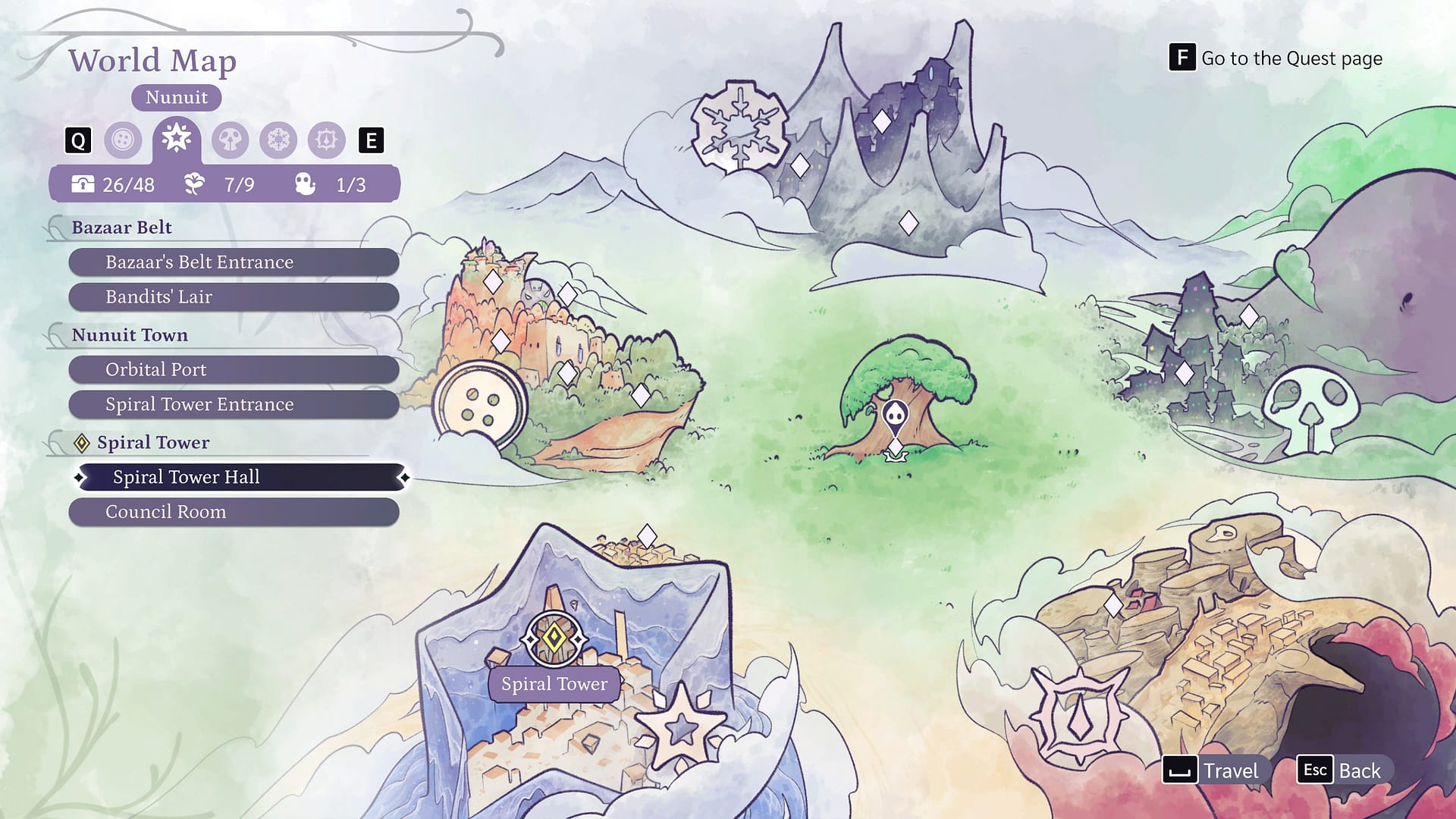1456x819 pixels.
Task: Pick the Spiral Tower Entrance entry
Action: (234, 405)
